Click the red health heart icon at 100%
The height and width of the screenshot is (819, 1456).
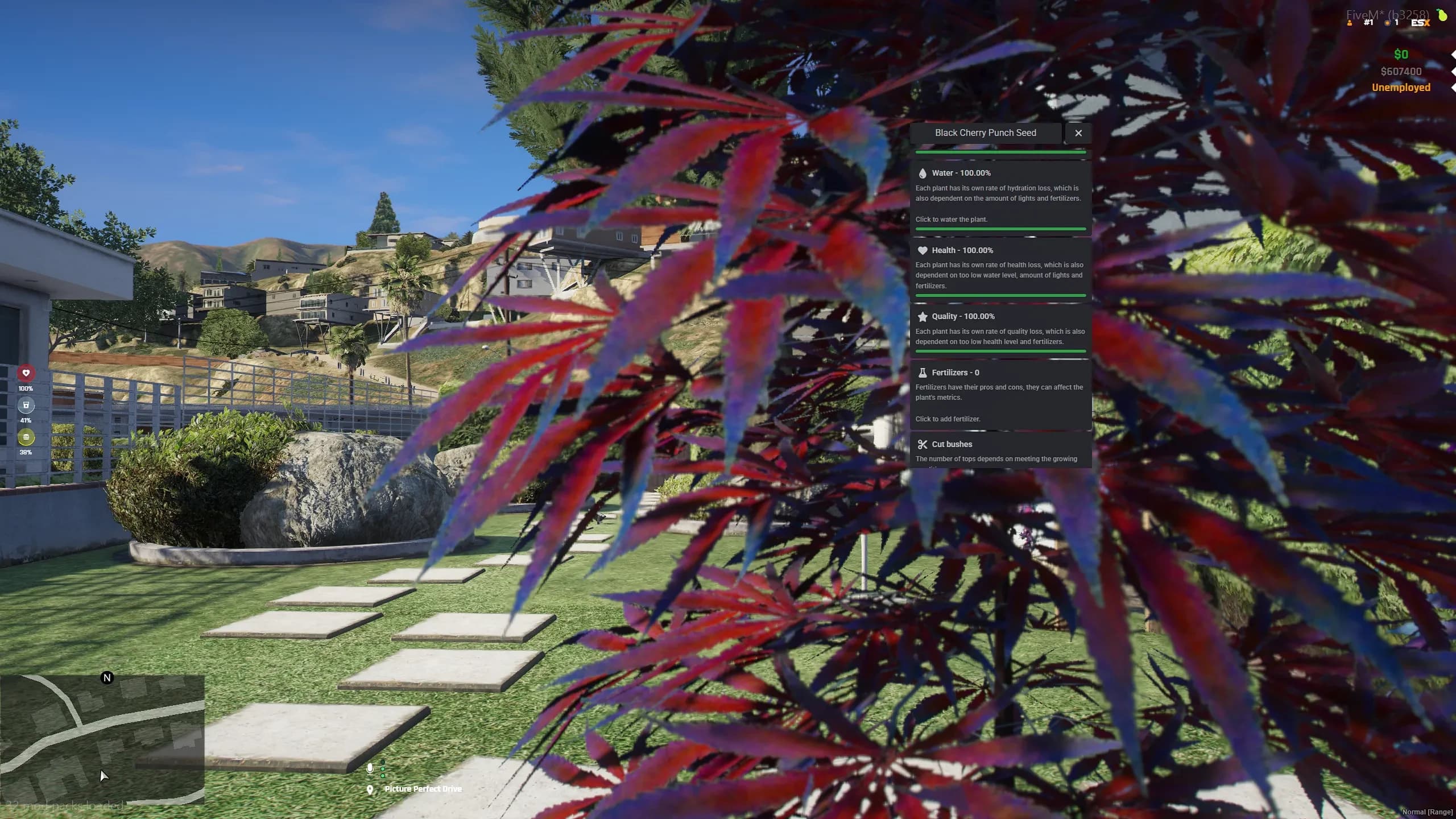(x=27, y=373)
